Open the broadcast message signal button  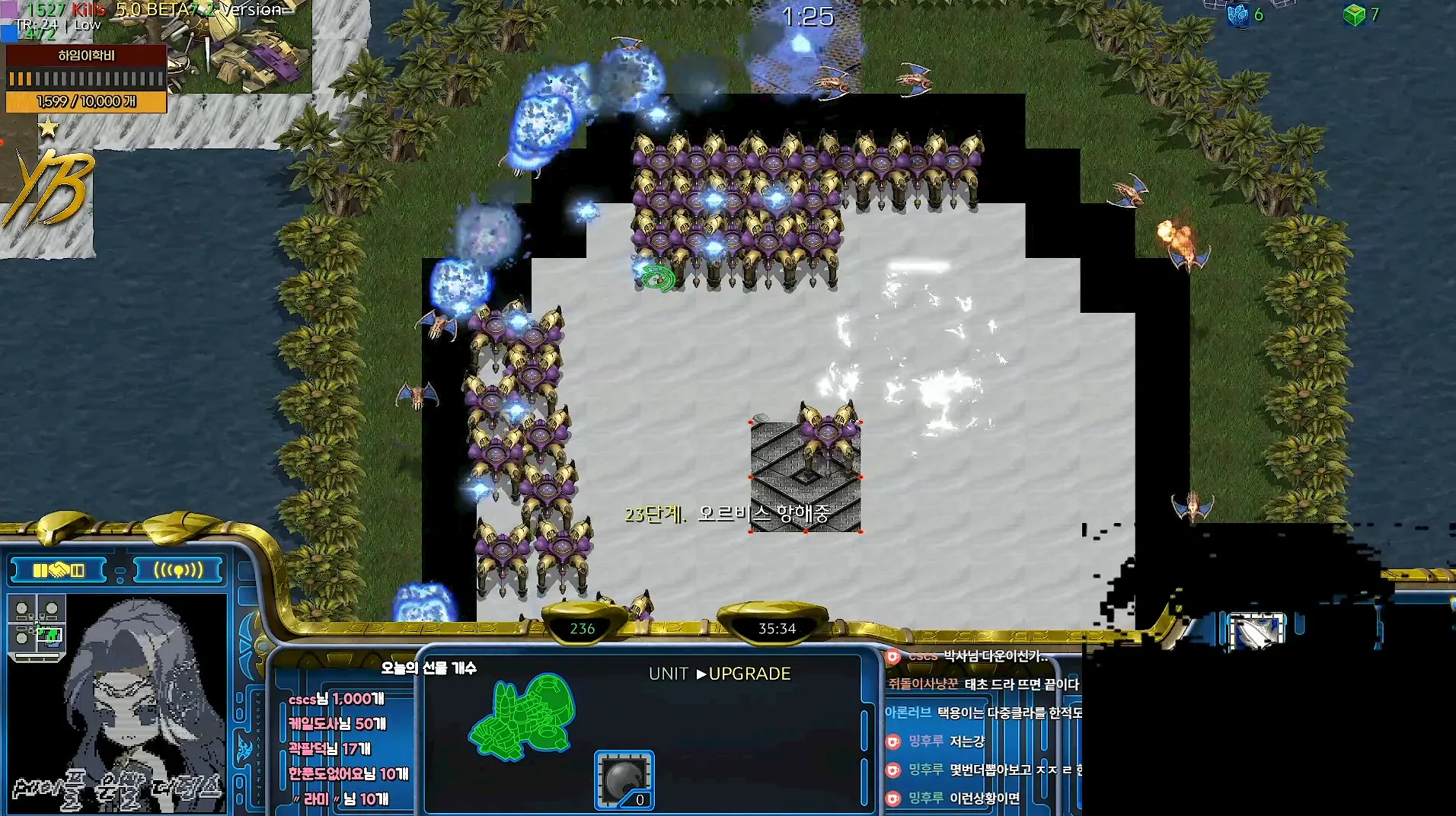[x=178, y=570]
